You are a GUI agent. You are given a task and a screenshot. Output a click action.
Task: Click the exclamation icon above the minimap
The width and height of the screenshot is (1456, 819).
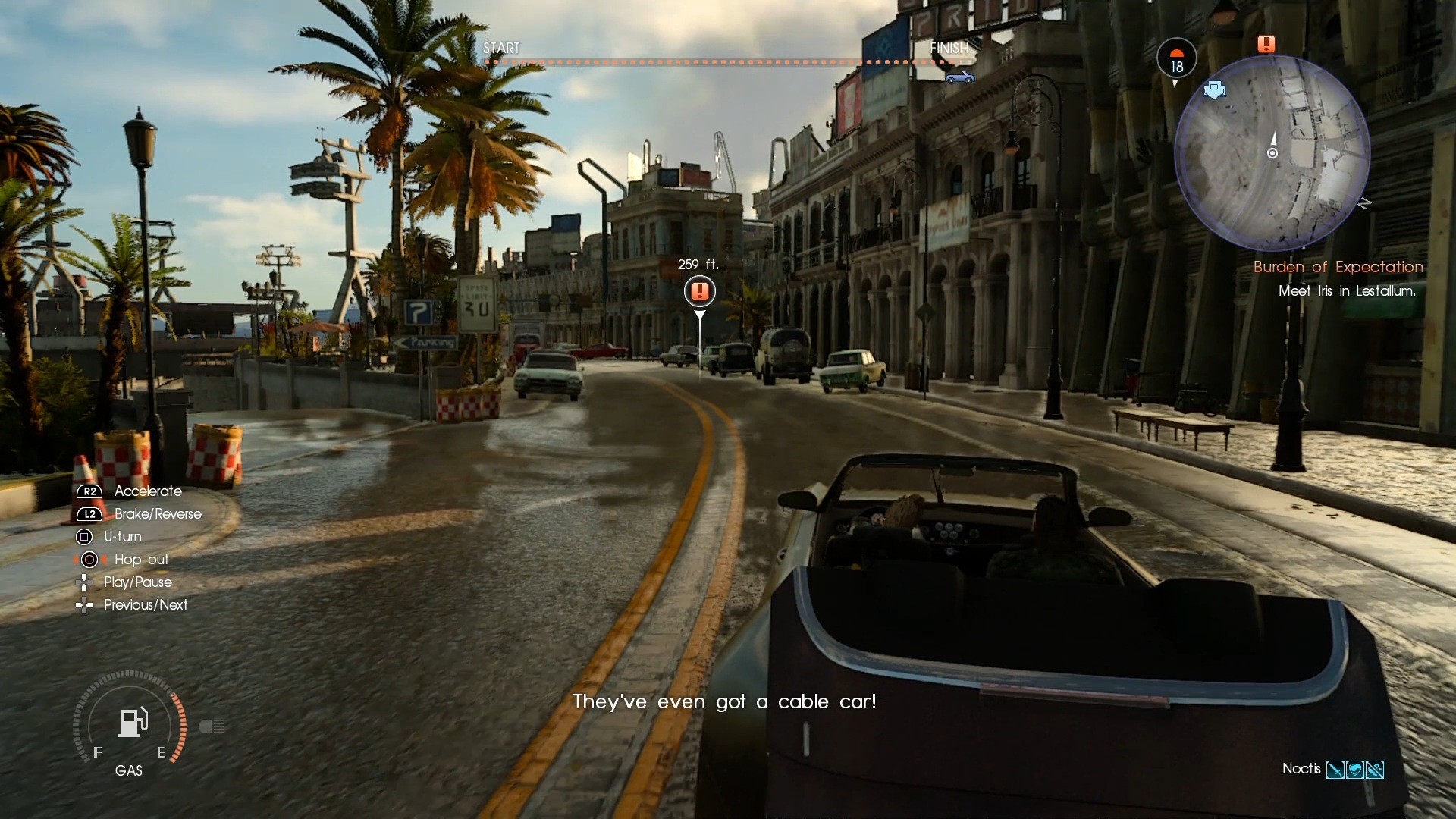[x=1266, y=44]
